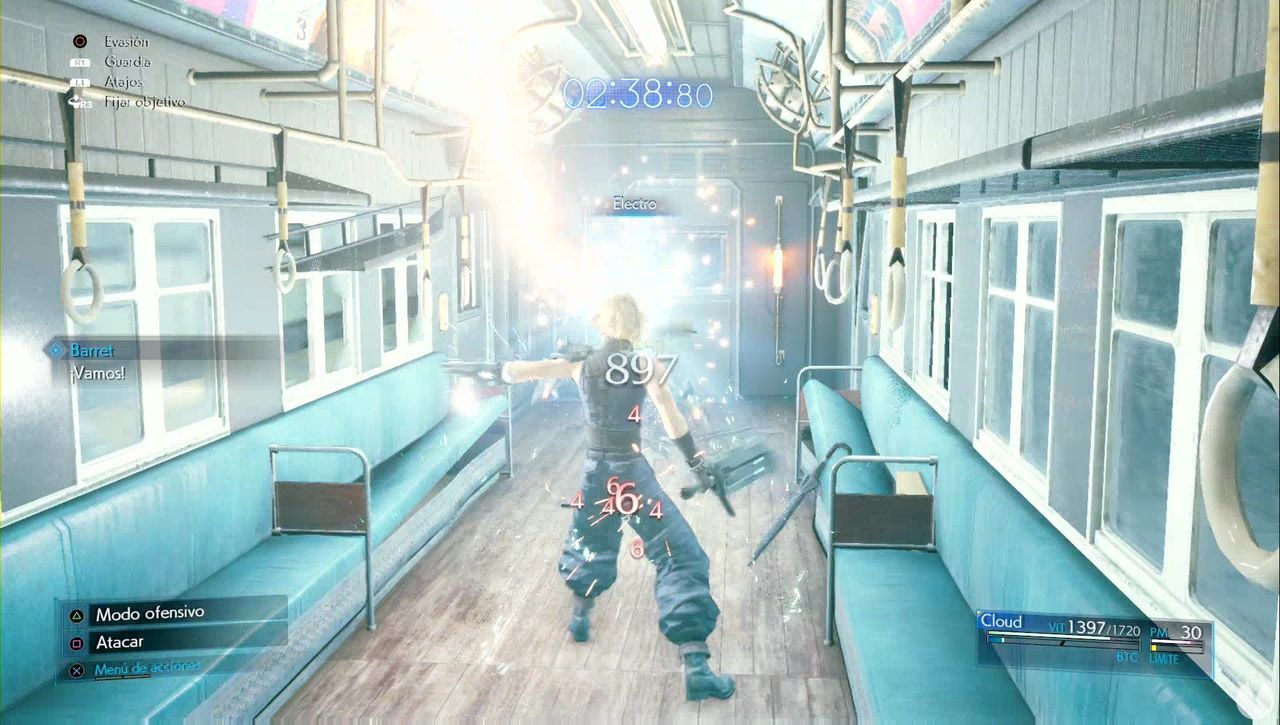Click the L1 icon beside Atajos
The width and height of the screenshot is (1280, 725).
pyautogui.click(x=80, y=83)
